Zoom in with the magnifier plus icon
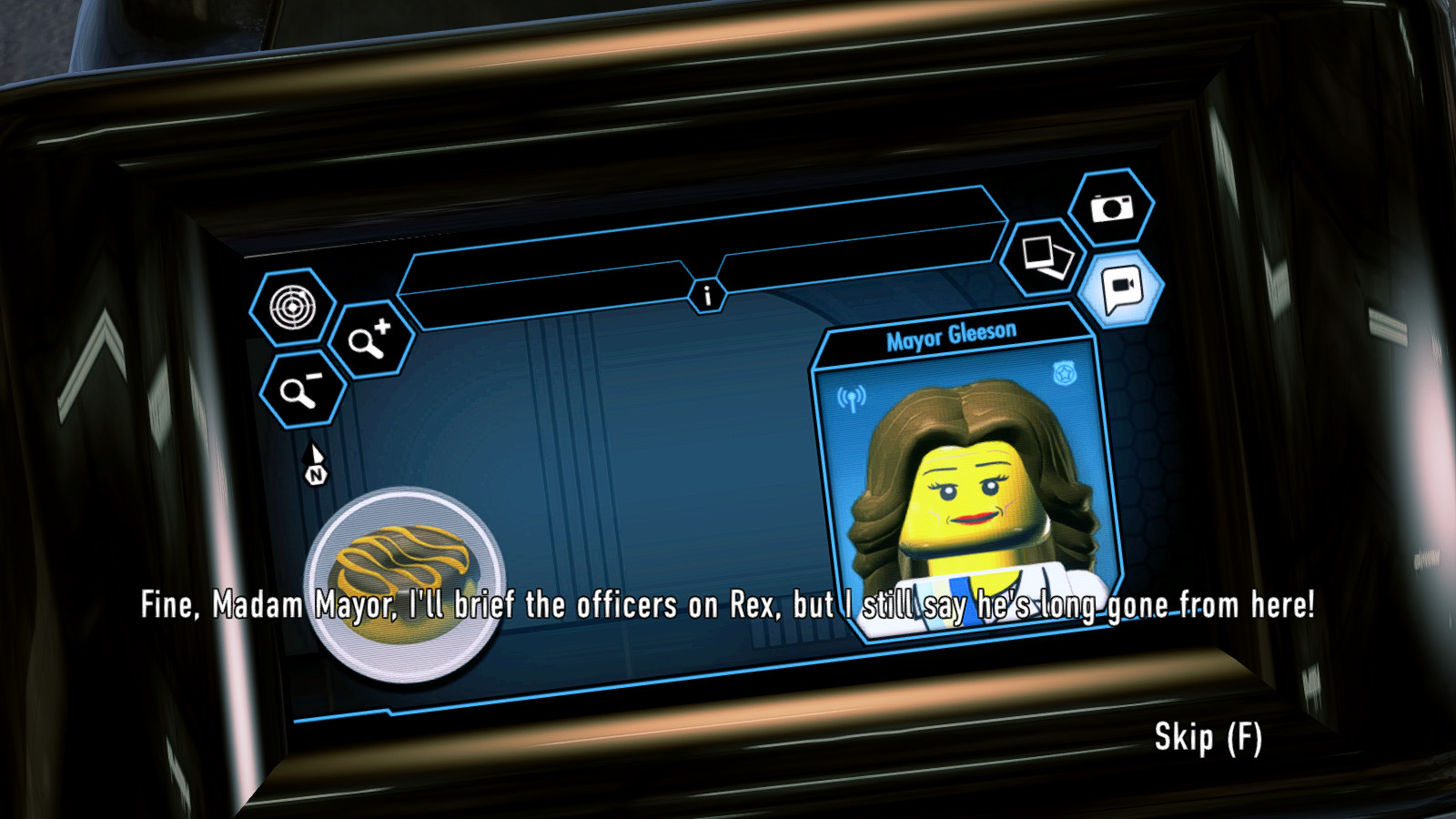 click(371, 344)
